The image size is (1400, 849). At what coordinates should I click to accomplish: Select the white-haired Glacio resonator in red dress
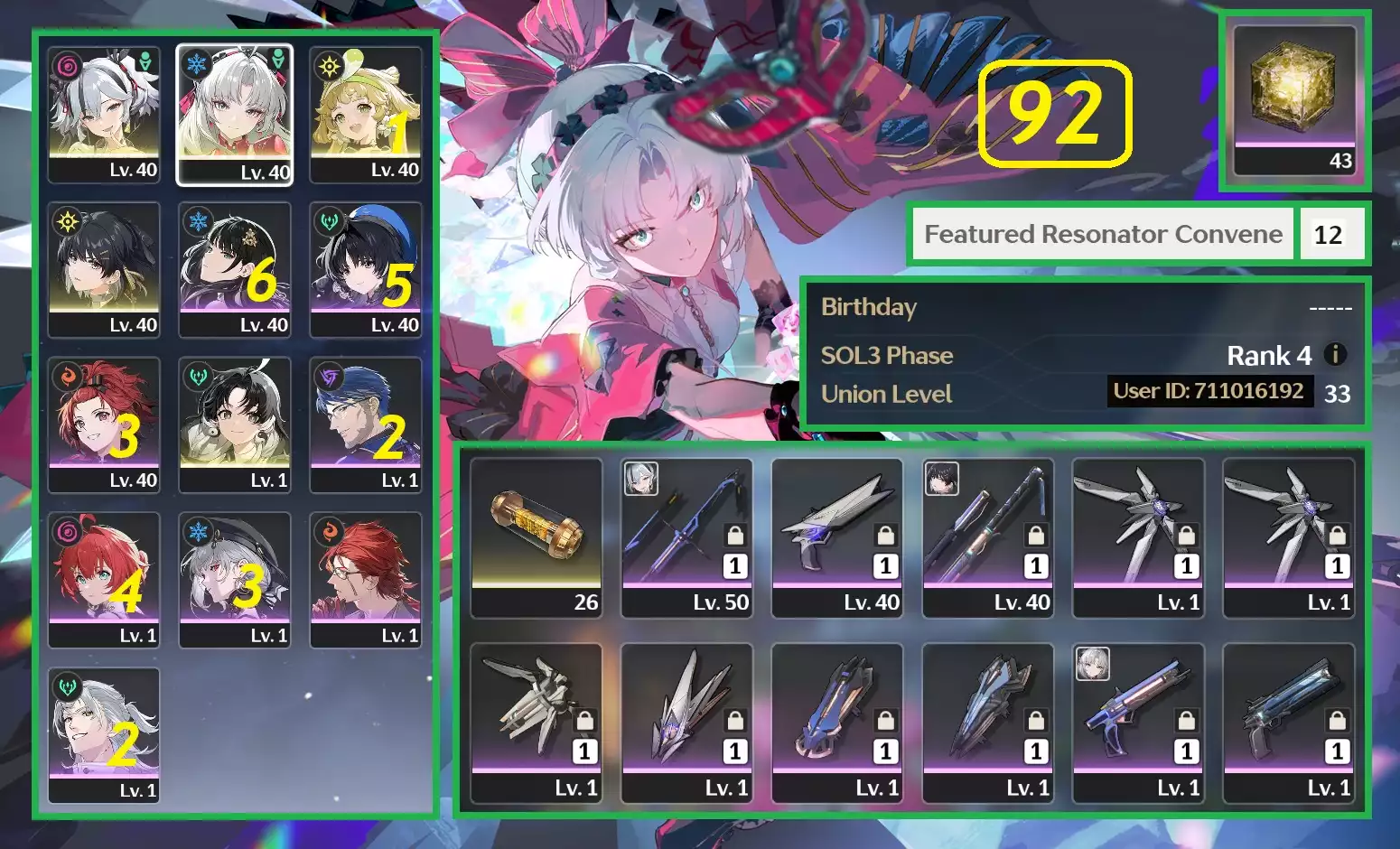234,115
